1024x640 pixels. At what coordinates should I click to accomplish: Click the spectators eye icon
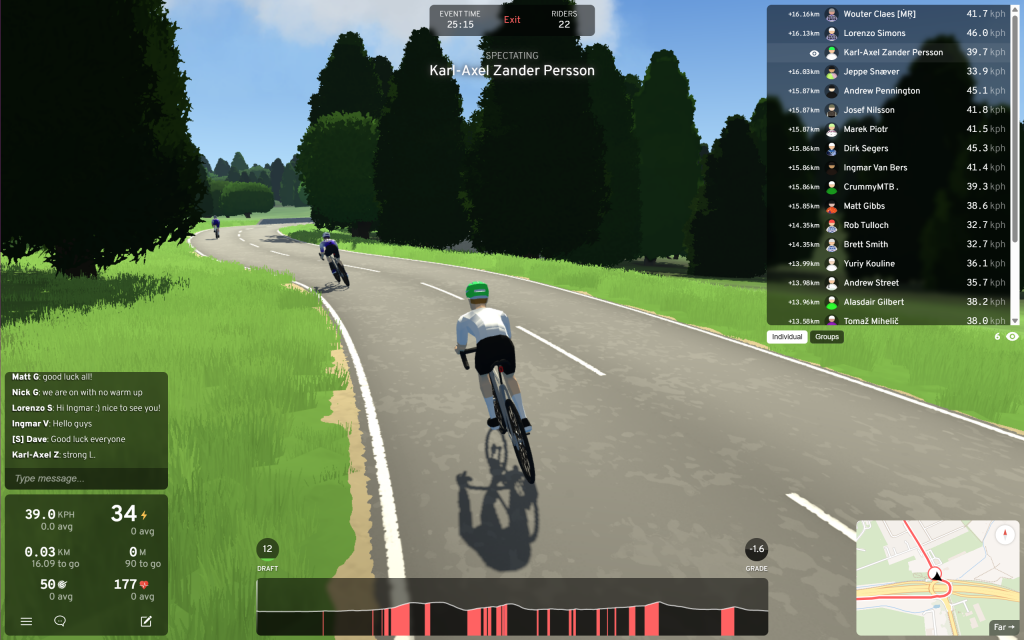(x=1012, y=337)
